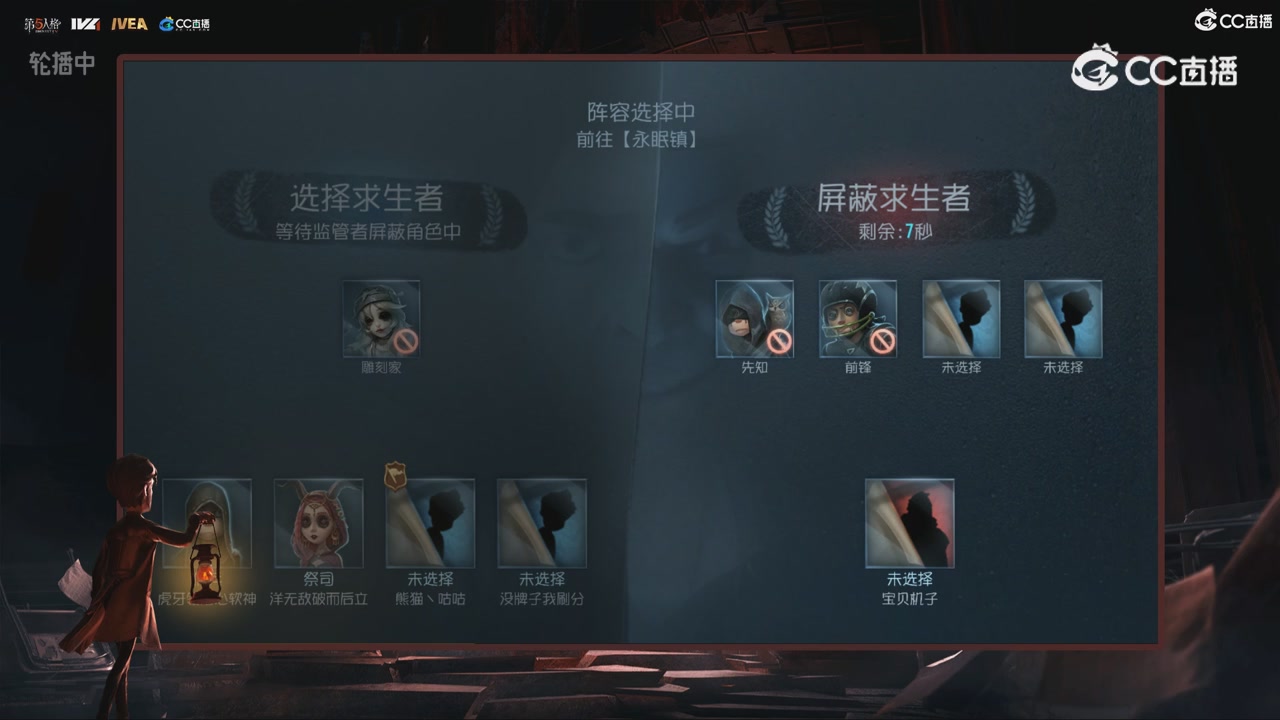Select the first 未选择 portrait under 屏蔽求生者
Screen dimensions: 1280x720
(x=960, y=318)
